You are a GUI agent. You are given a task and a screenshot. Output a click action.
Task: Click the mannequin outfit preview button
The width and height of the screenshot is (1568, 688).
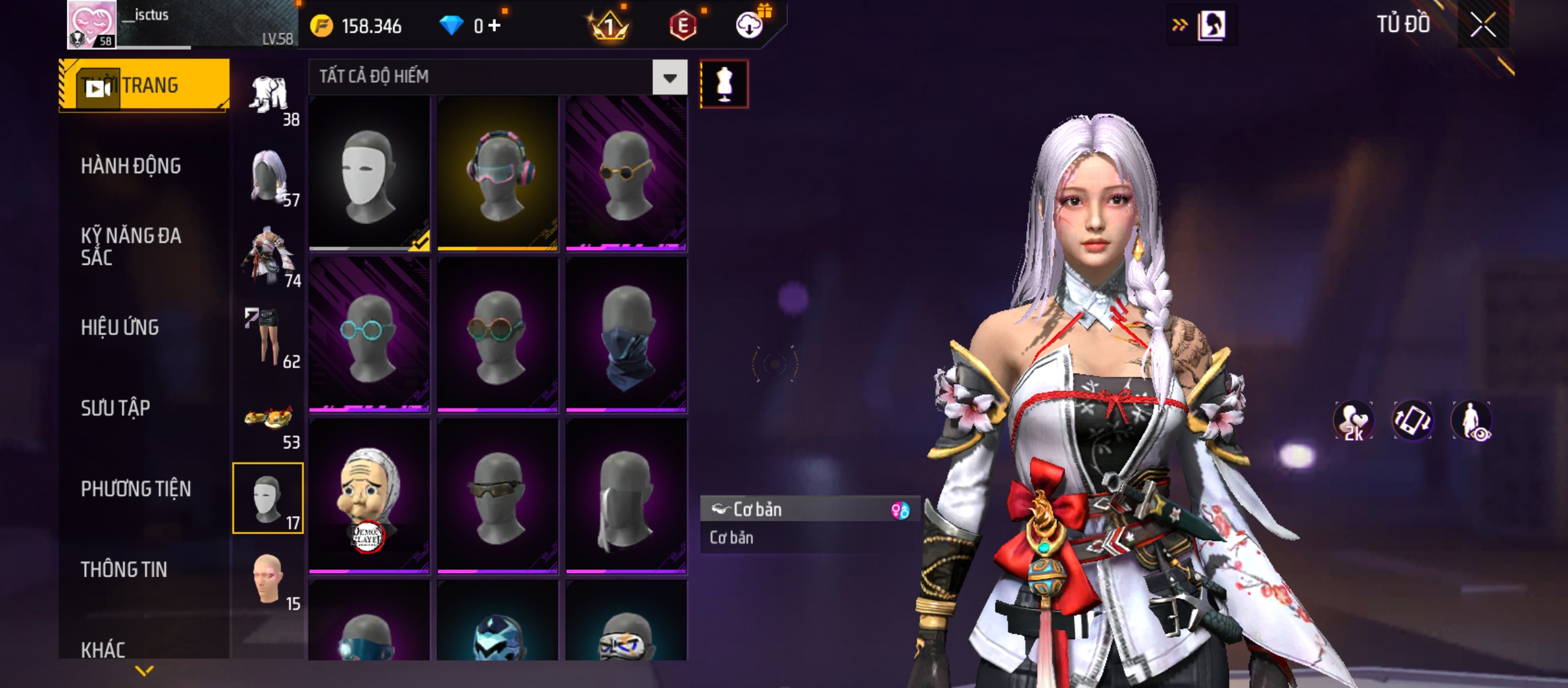pos(724,84)
